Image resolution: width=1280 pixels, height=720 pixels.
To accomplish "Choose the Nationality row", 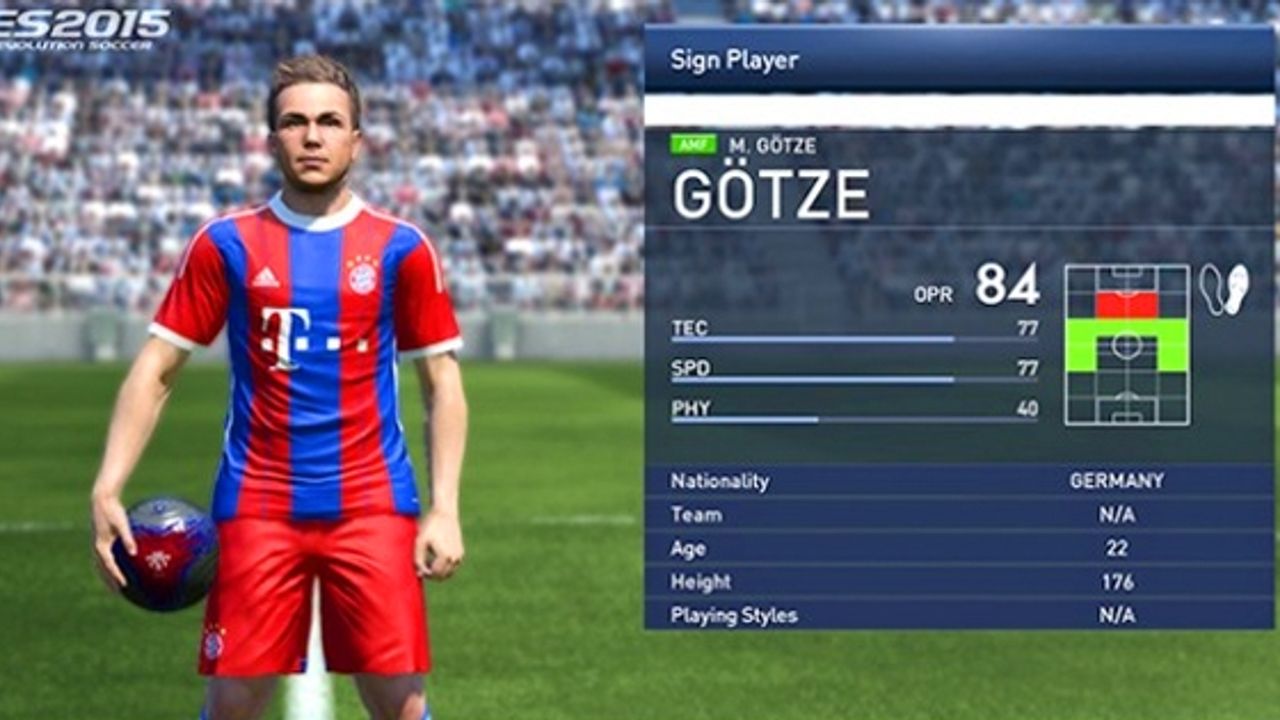I will (958, 481).
